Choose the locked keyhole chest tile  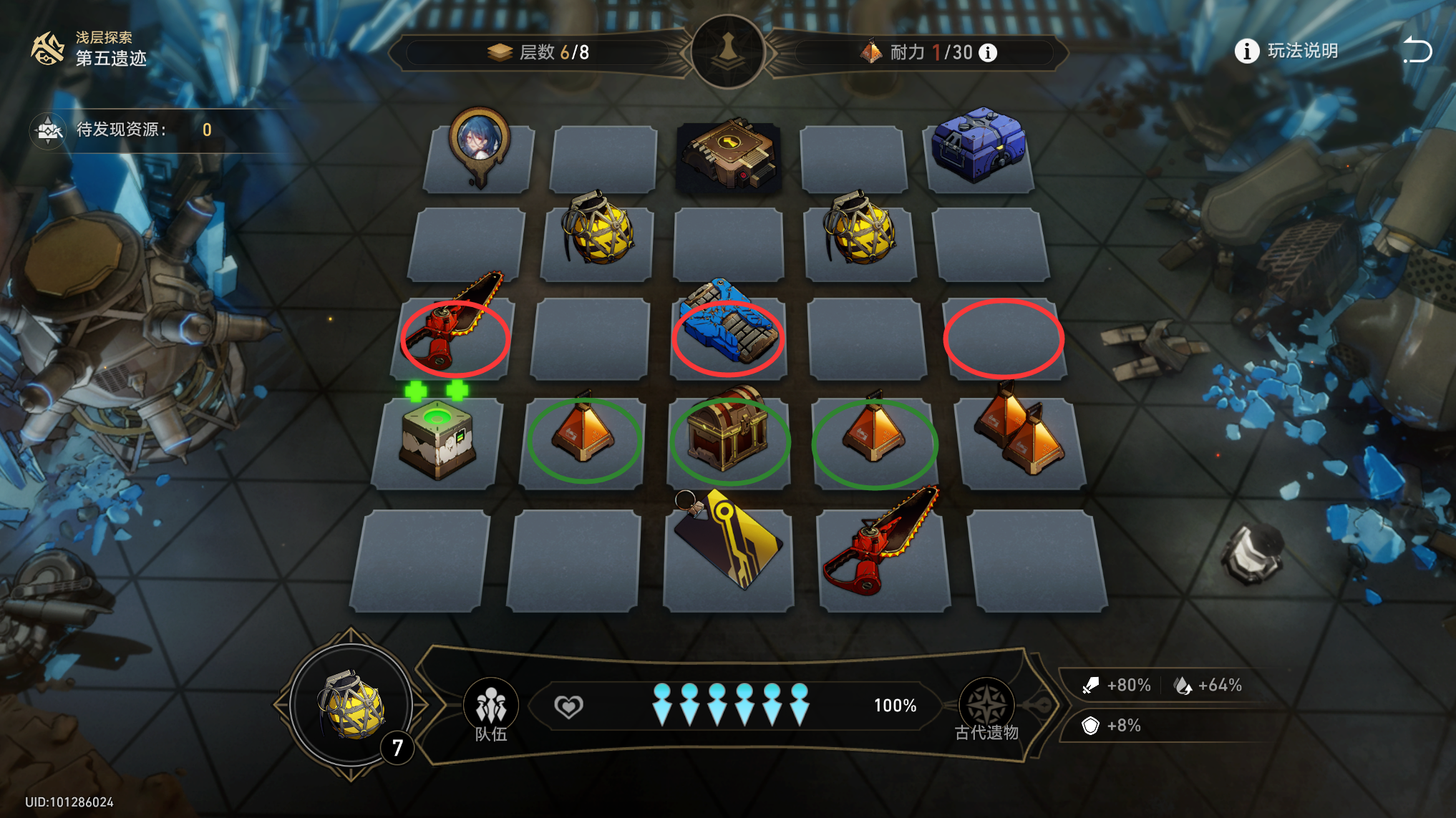point(728,155)
